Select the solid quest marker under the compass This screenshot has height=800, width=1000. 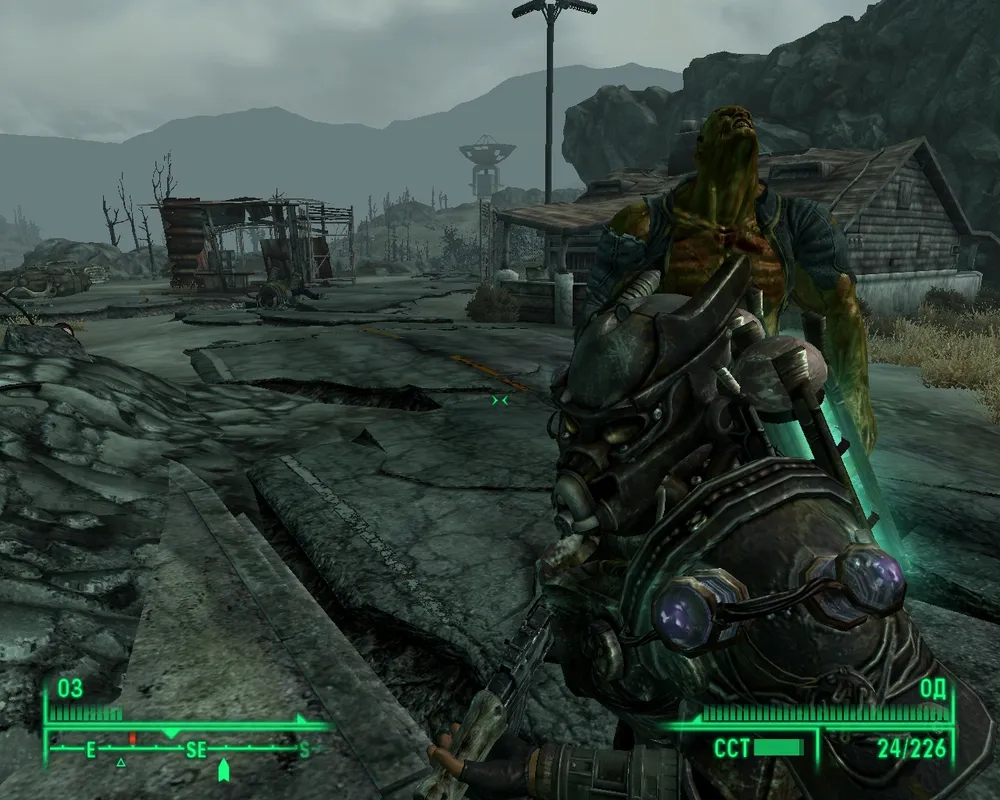pyautogui.click(x=223, y=769)
